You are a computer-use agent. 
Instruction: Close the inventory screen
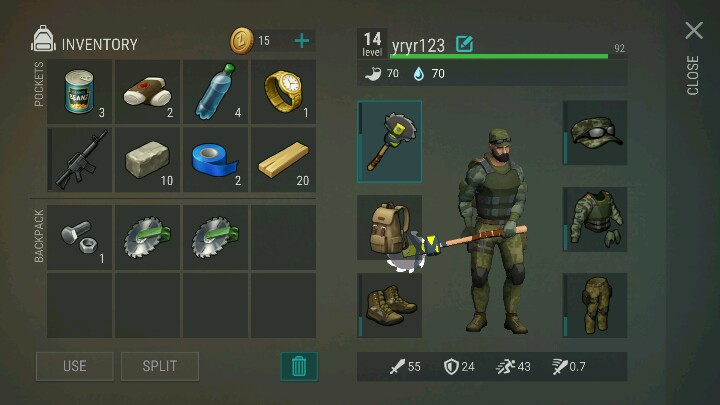[x=694, y=32]
